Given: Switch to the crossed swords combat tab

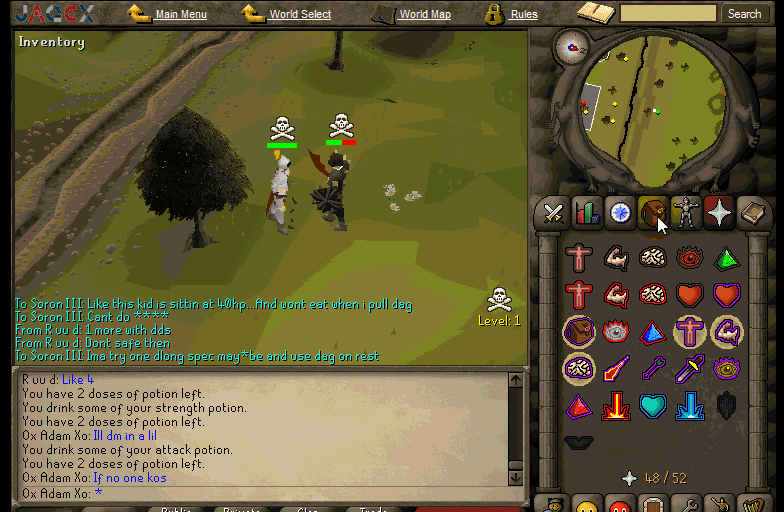Looking at the screenshot, I should (553, 213).
